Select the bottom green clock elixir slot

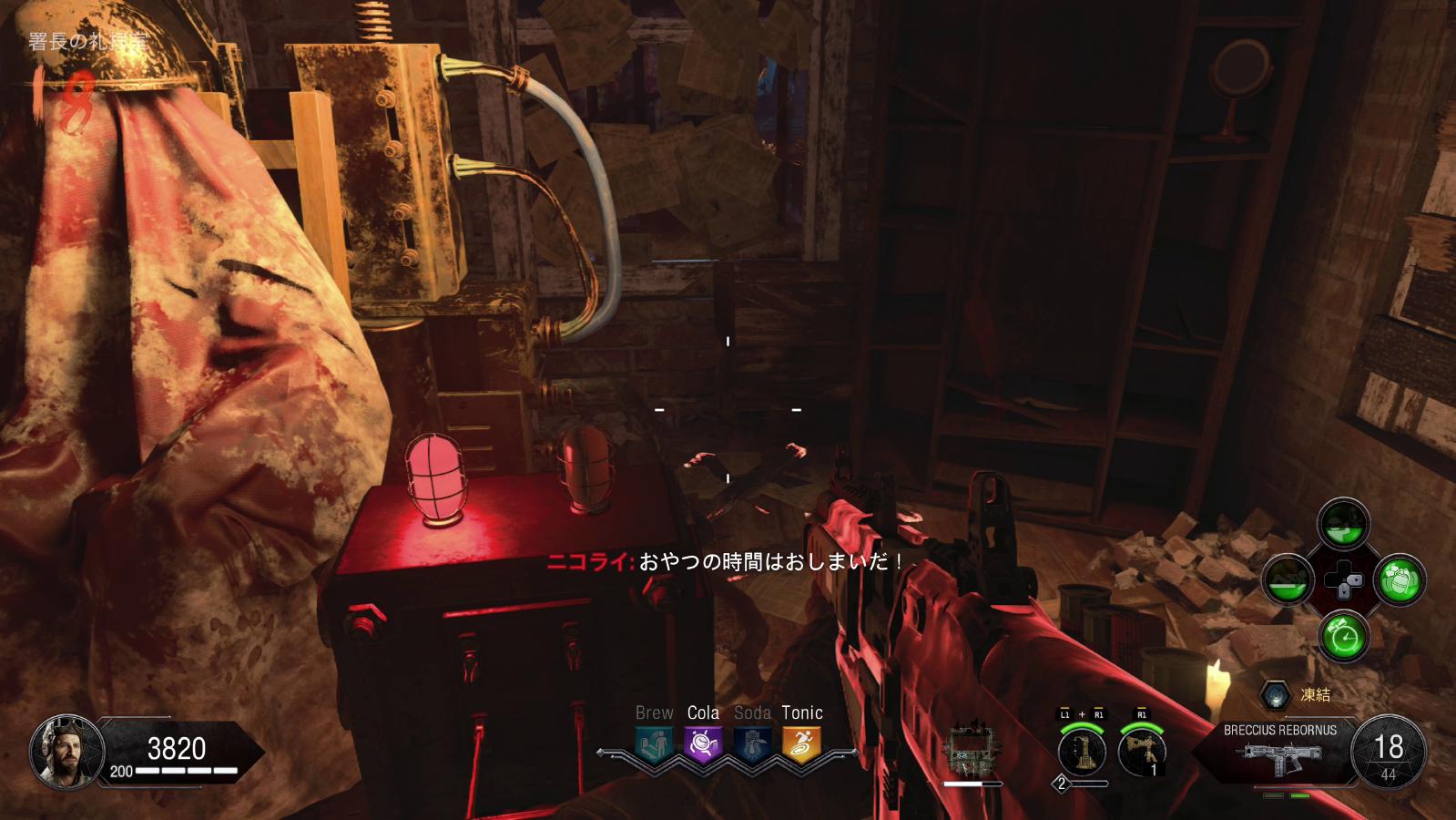[1344, 636]
